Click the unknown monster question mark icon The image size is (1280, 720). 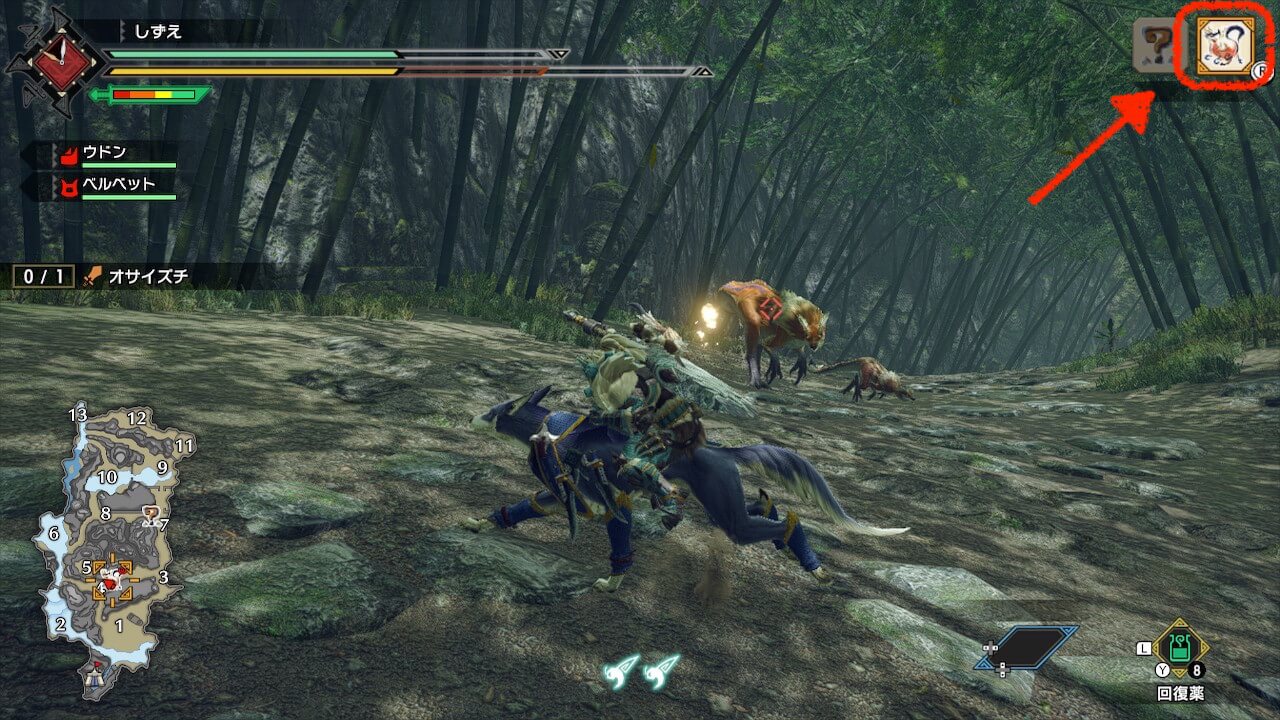1159,46
